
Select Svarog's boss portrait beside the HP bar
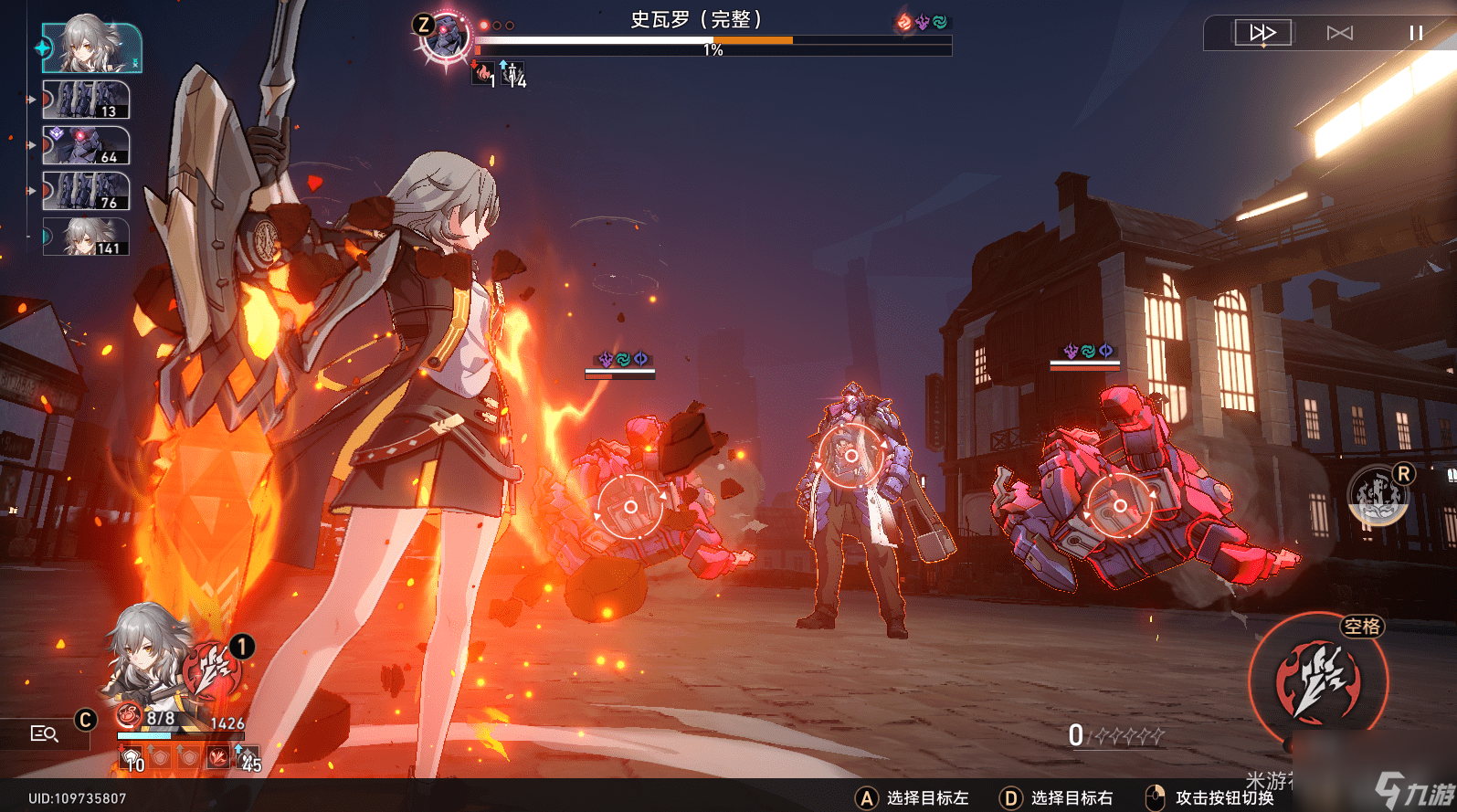445,37
